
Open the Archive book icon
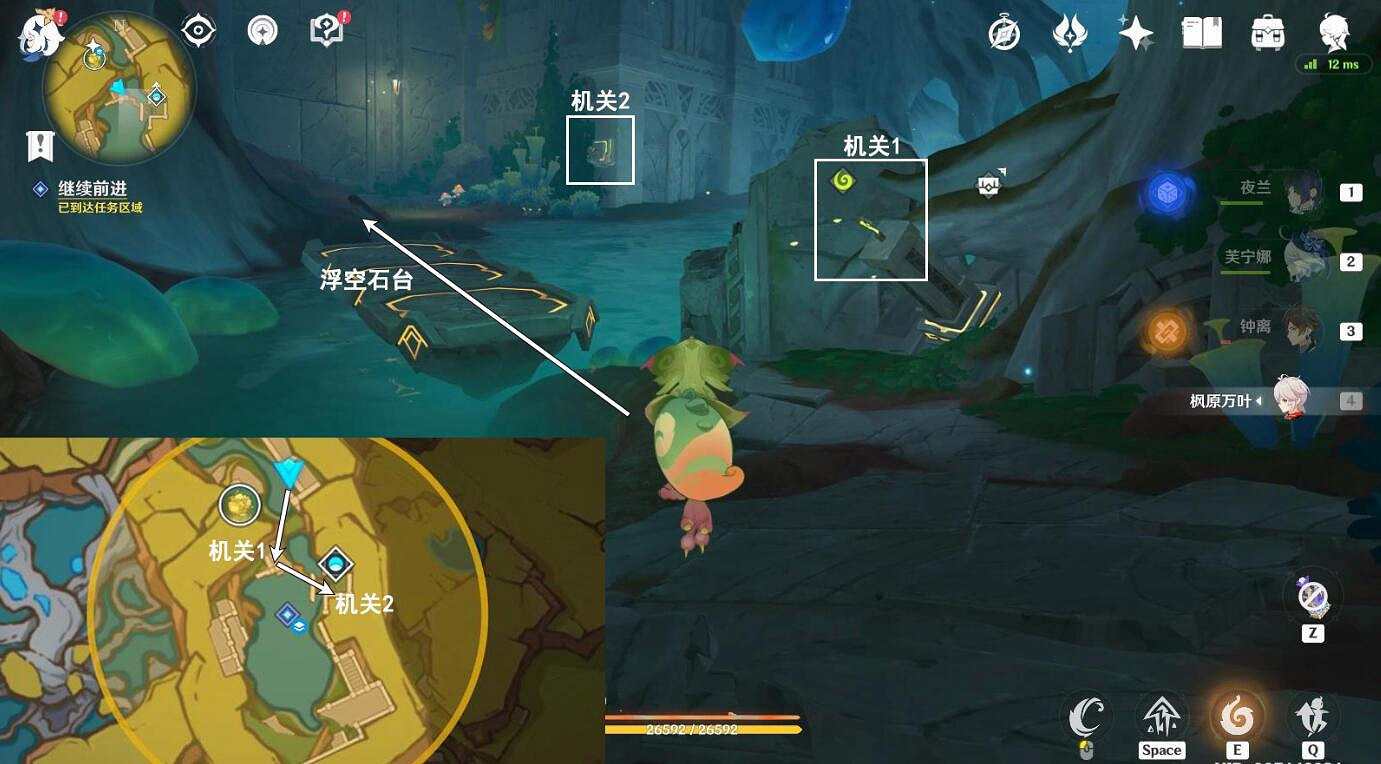[x=1201, y=32]
